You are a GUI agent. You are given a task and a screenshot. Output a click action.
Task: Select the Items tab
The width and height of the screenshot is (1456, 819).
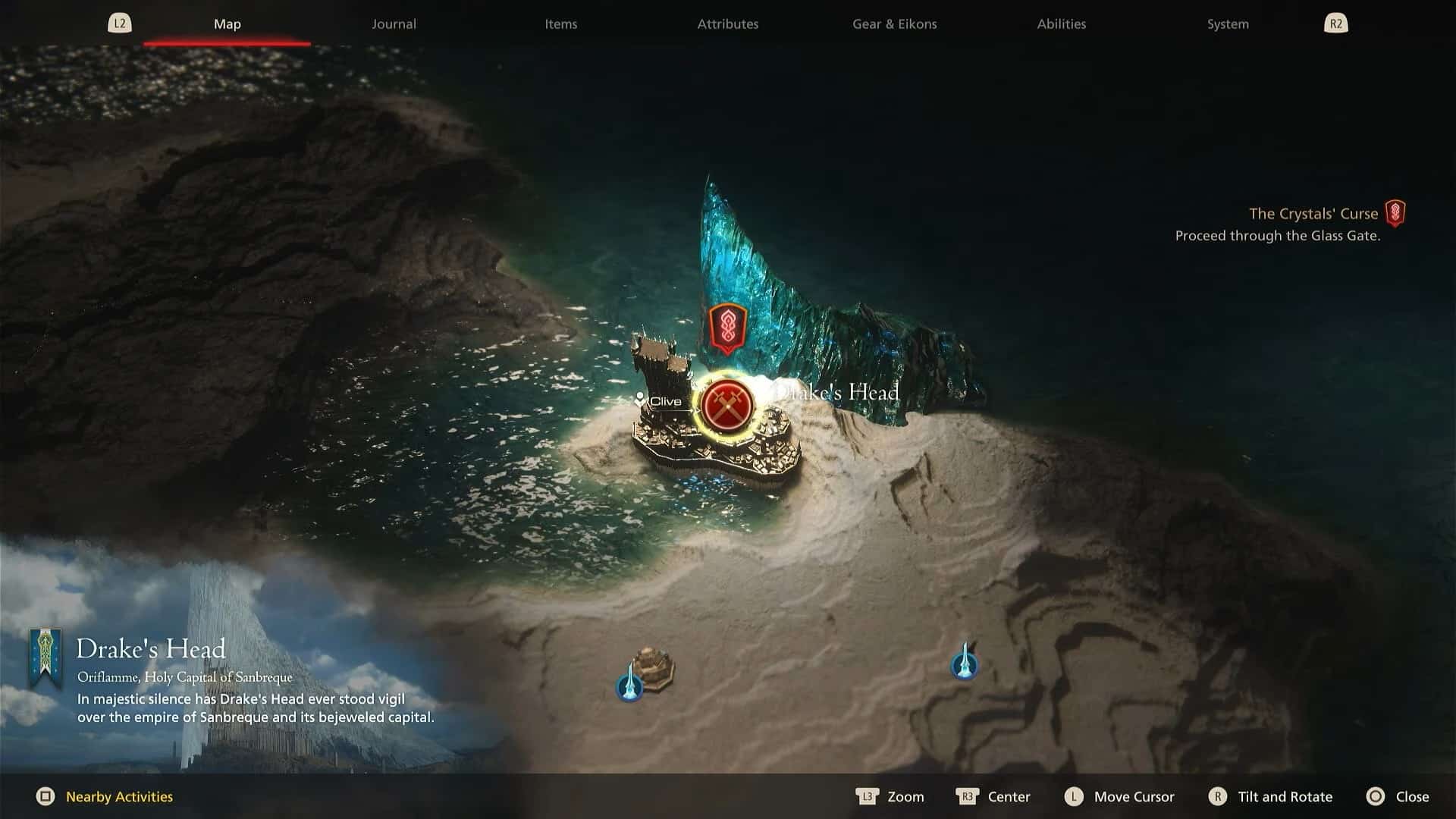[560, 24]
